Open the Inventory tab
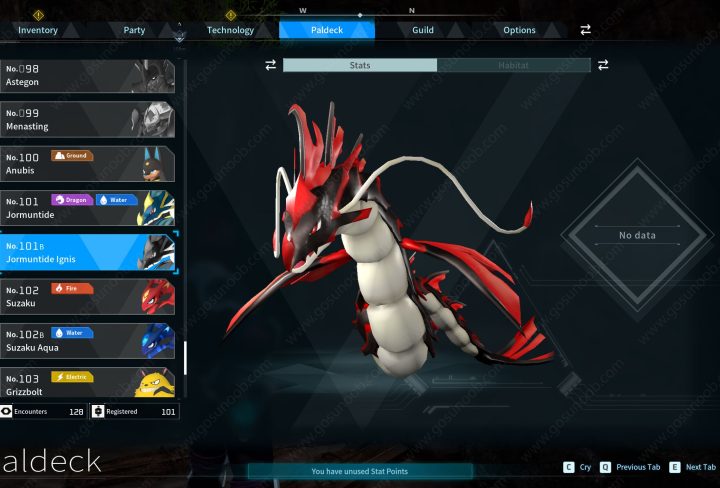720x488 pixels. pyautogui.click(x=38, y=30)
